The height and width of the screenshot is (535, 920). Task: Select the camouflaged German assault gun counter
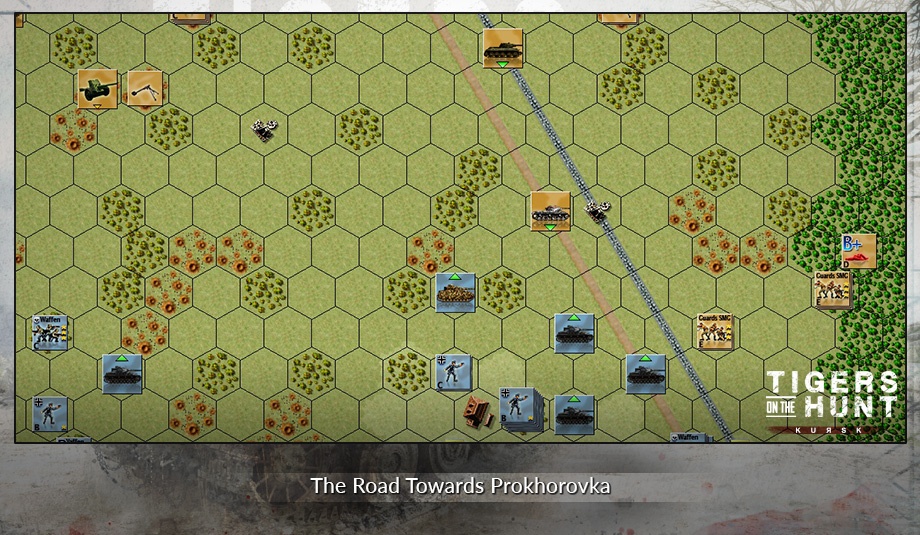click(455, 292)
